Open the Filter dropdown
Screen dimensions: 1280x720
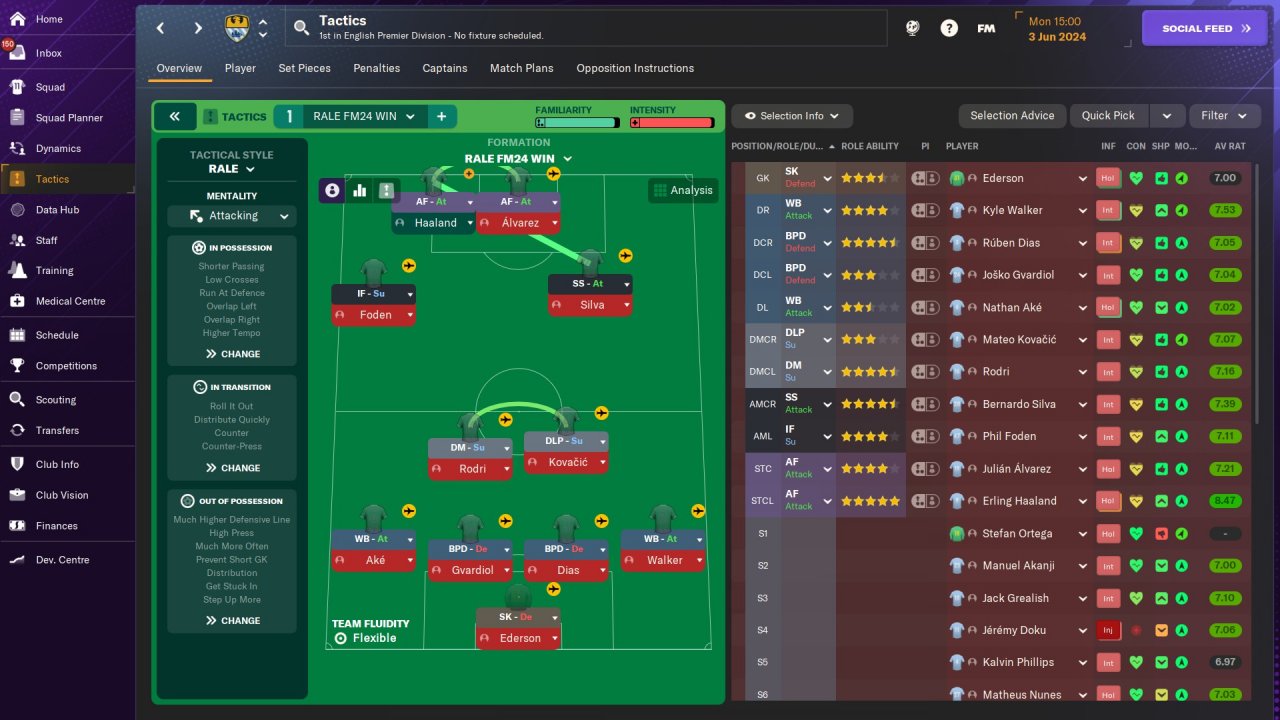pyautogui.click(x=1224, y=116)
